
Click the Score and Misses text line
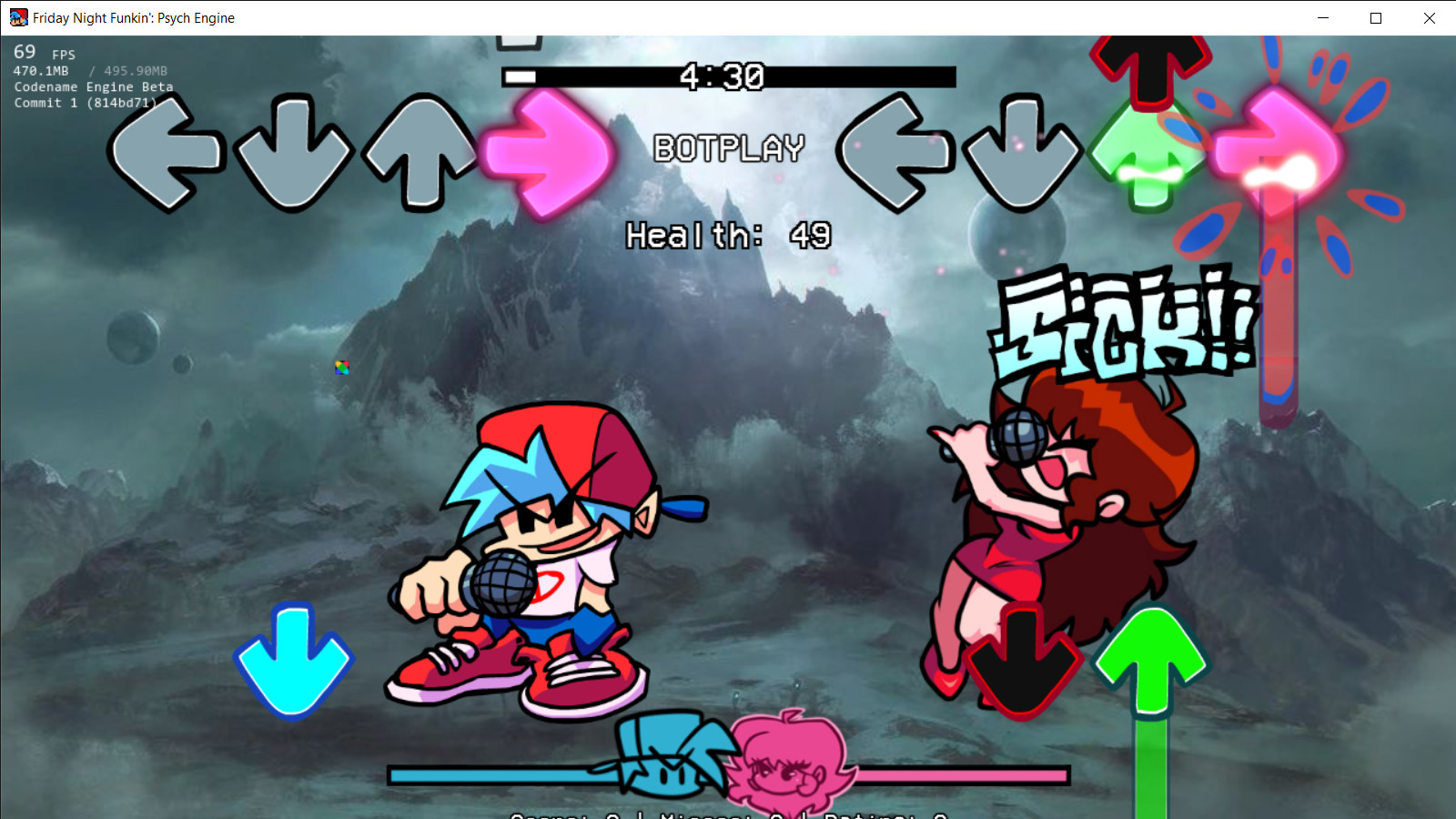[723, 814]
